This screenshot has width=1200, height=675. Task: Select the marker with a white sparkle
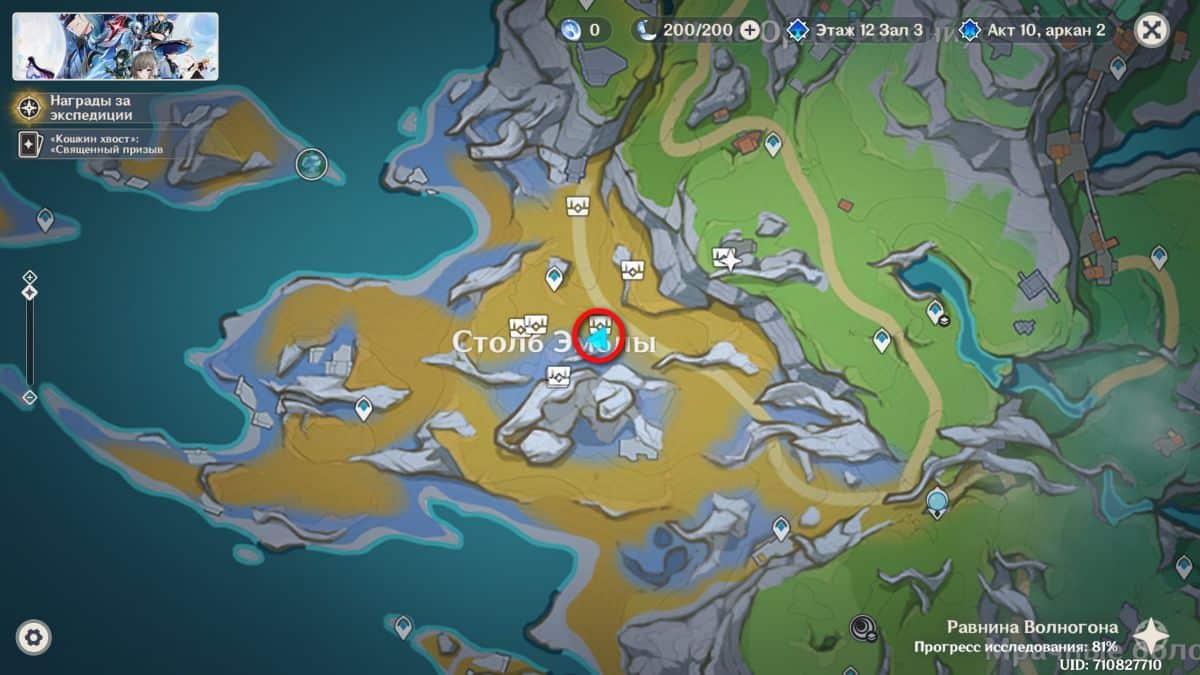[727, 260]
